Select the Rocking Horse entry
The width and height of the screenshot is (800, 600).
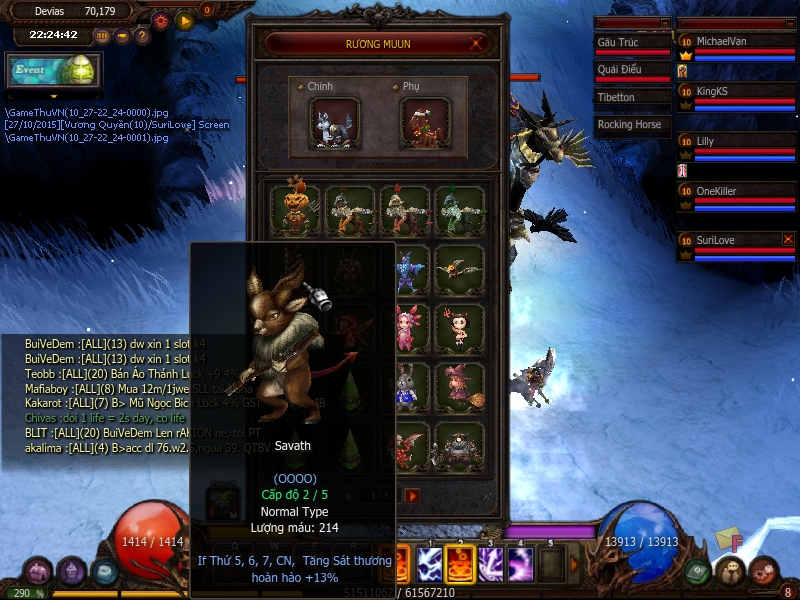tap(630, 125)
